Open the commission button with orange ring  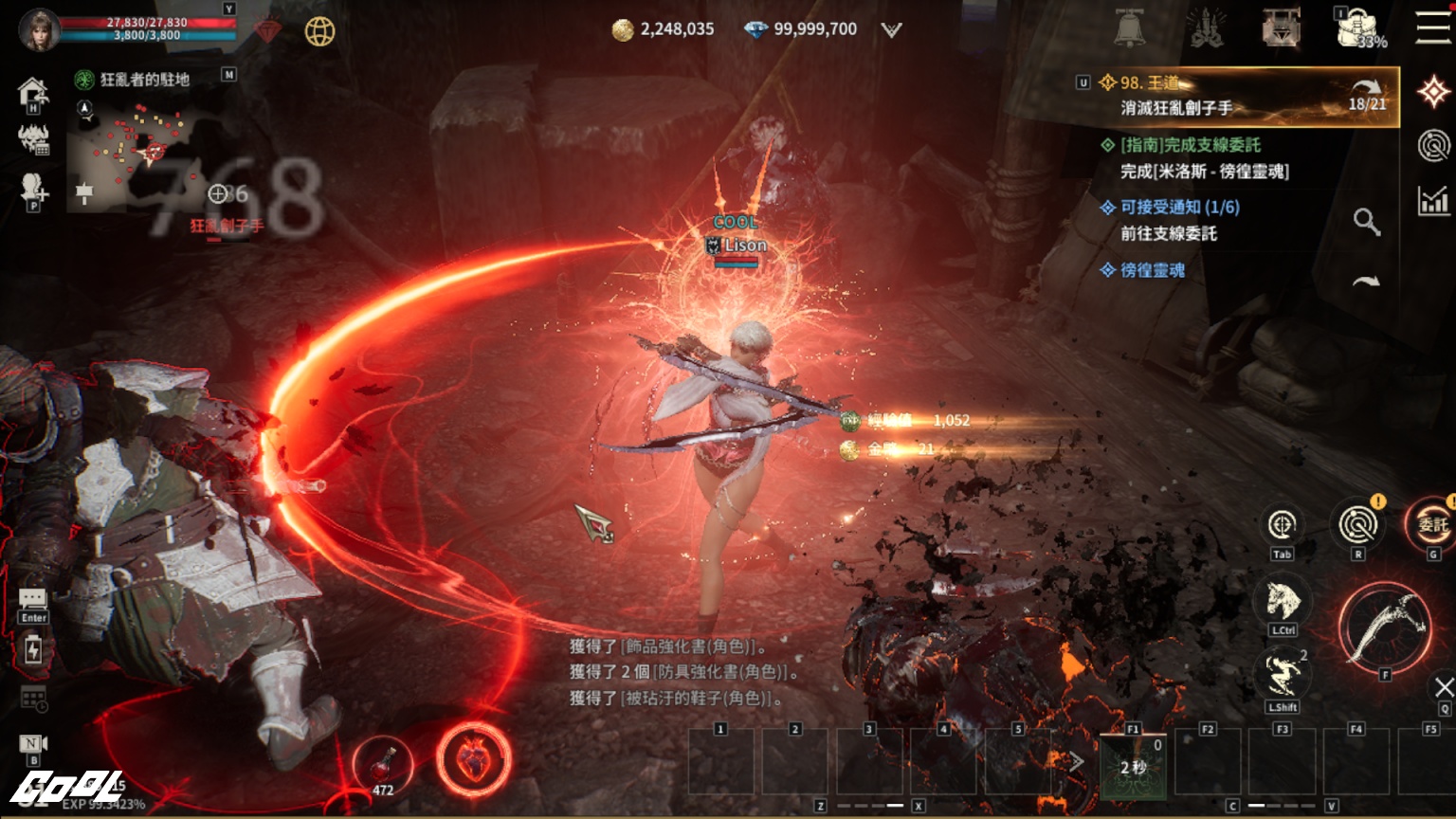(x=1431, y=524)
